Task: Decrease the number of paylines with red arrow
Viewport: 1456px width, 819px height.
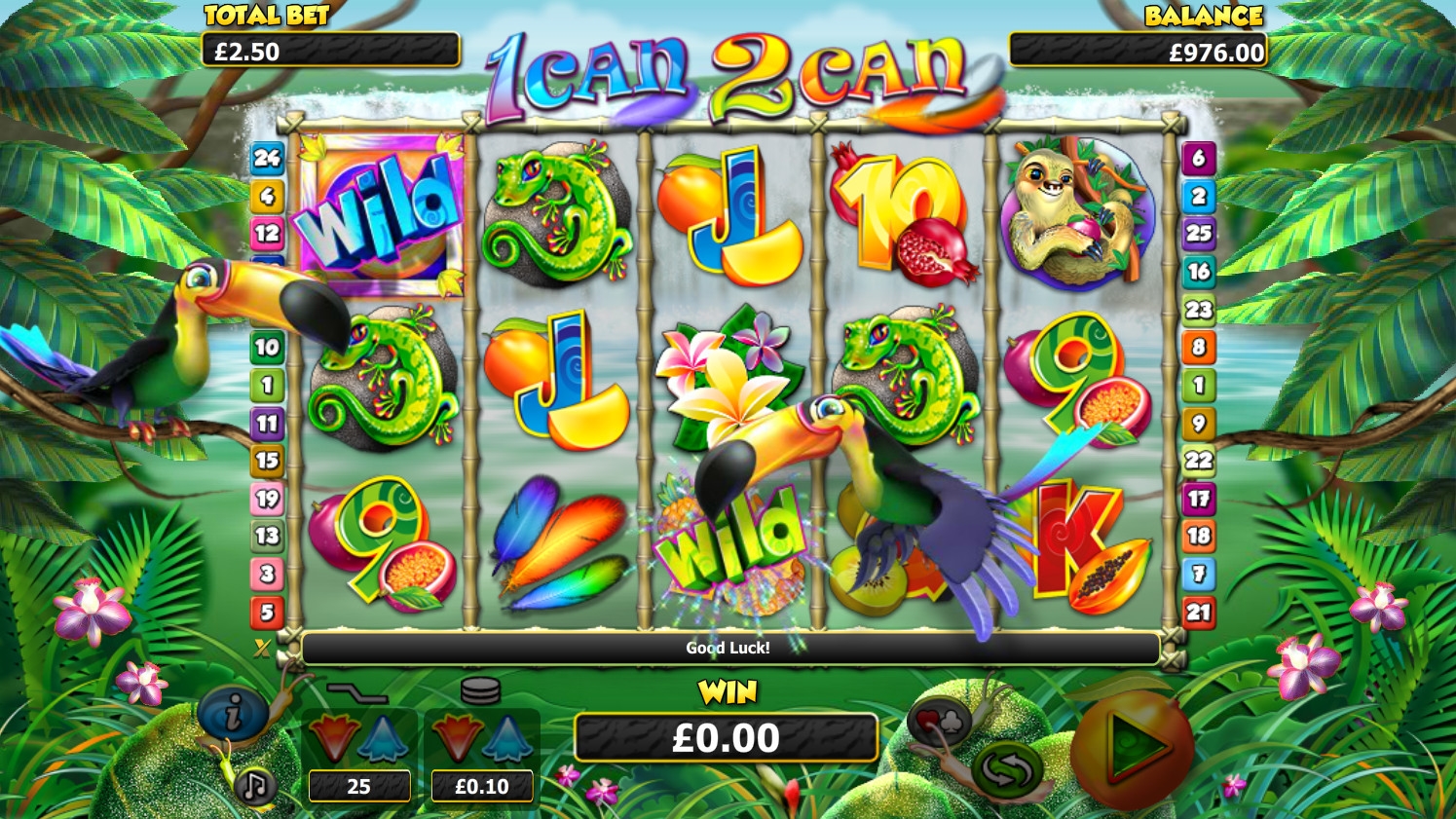Action: tap(332, 738)
